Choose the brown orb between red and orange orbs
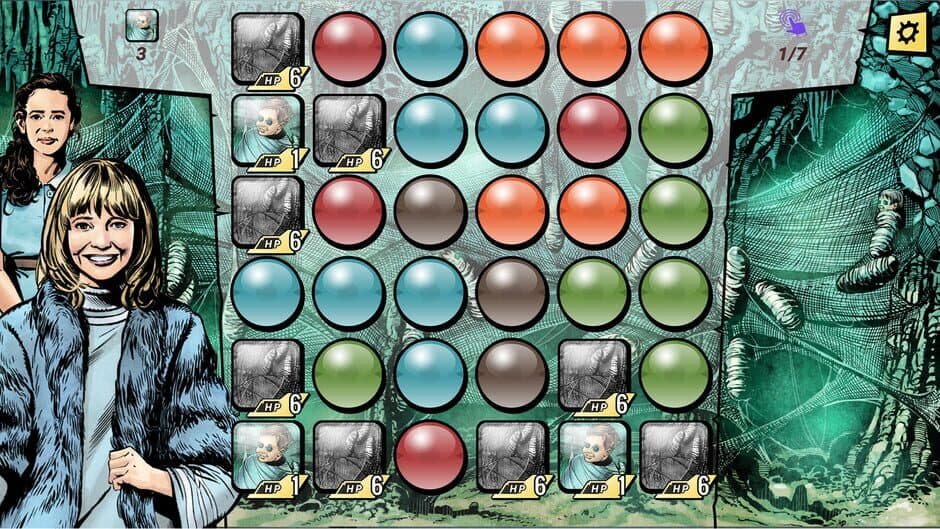 (x=430, y=212)
